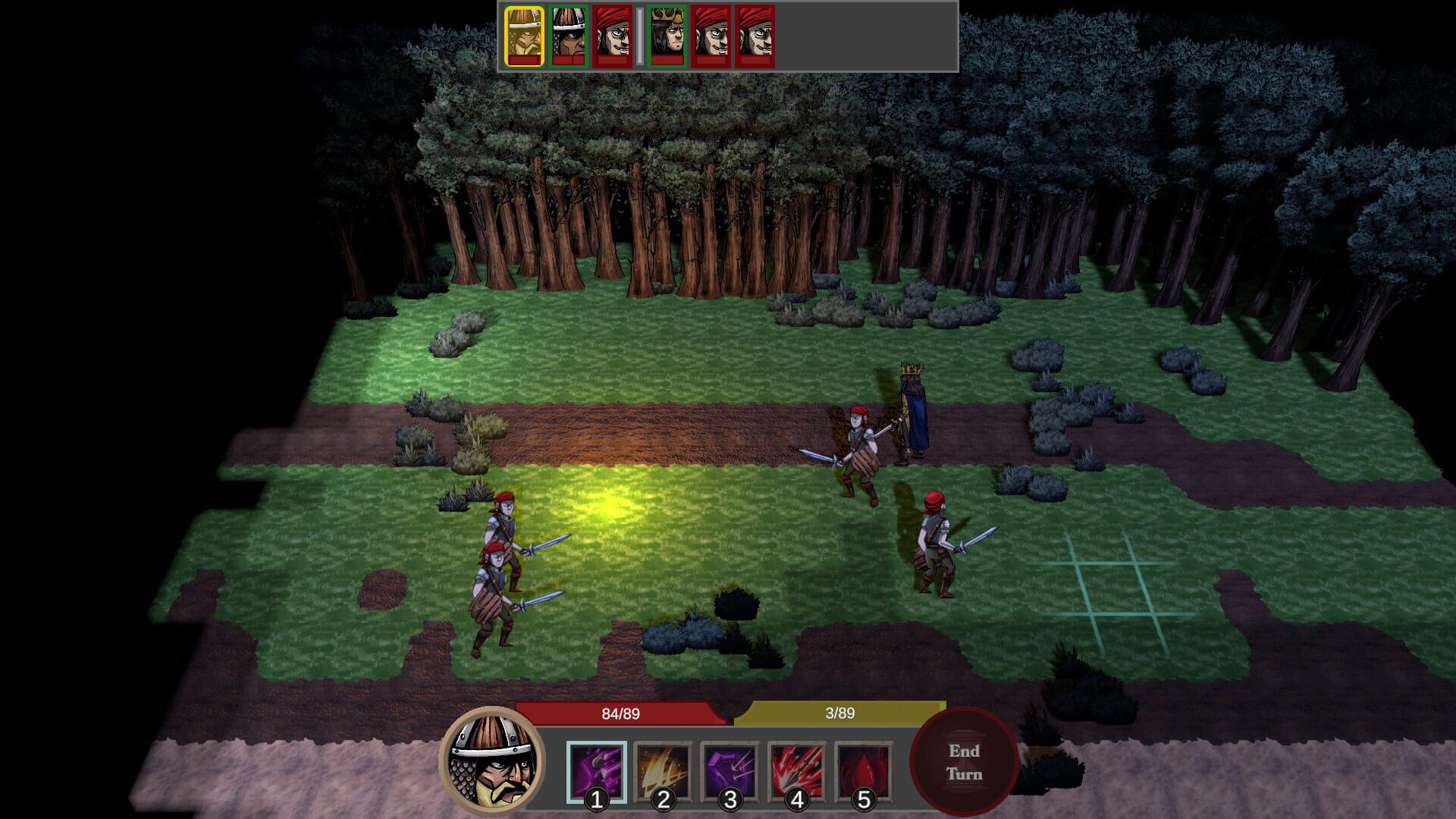Click the first red-turbaned bandit portrait in turn order

pos(613,36)
